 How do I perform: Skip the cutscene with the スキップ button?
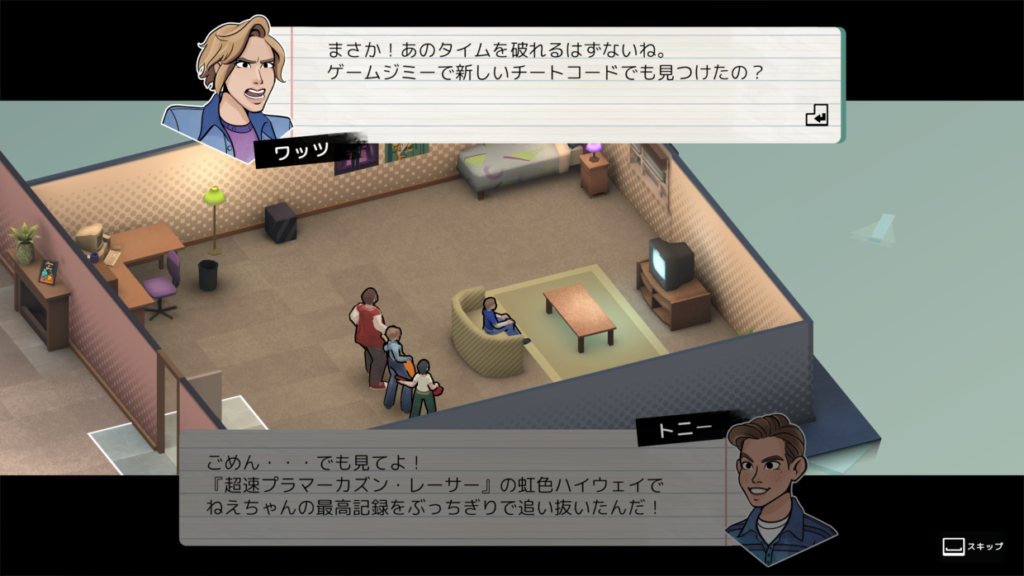pos(972,547)
